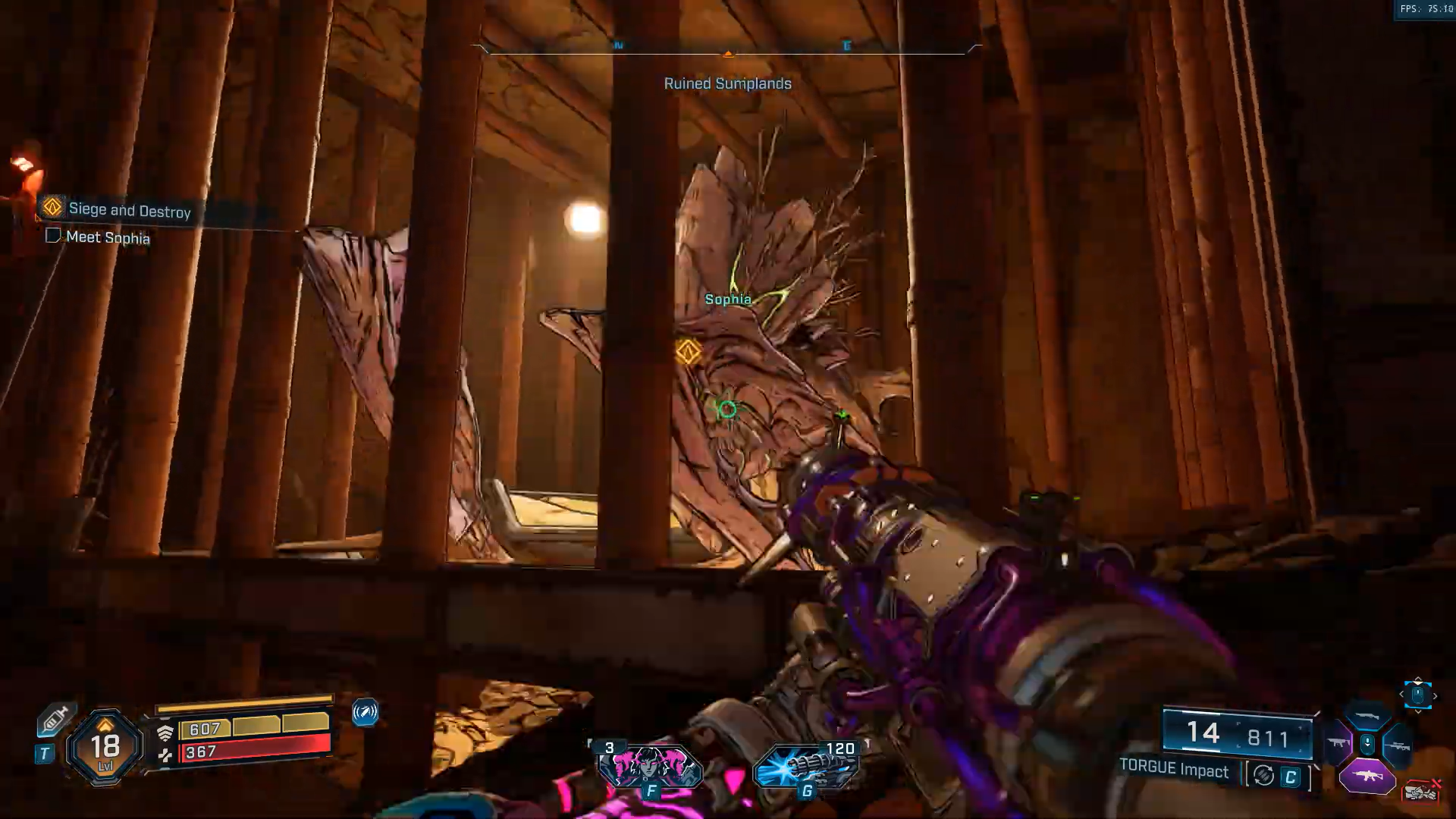The image size is (1456, 819).
Task: Select the grey submachine gun slot
Action: tap(1337, 742)
